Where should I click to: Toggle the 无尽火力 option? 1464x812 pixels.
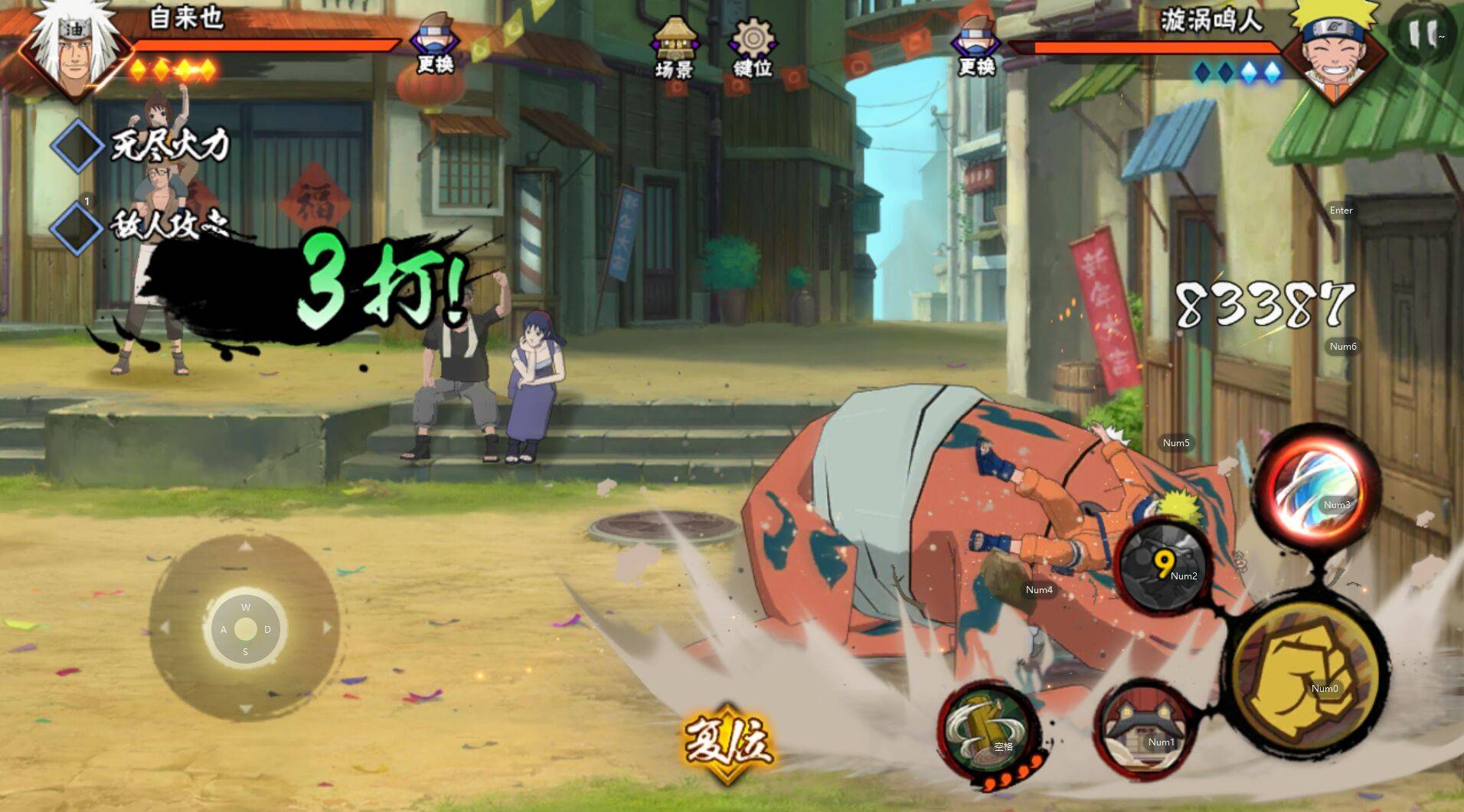77,145
